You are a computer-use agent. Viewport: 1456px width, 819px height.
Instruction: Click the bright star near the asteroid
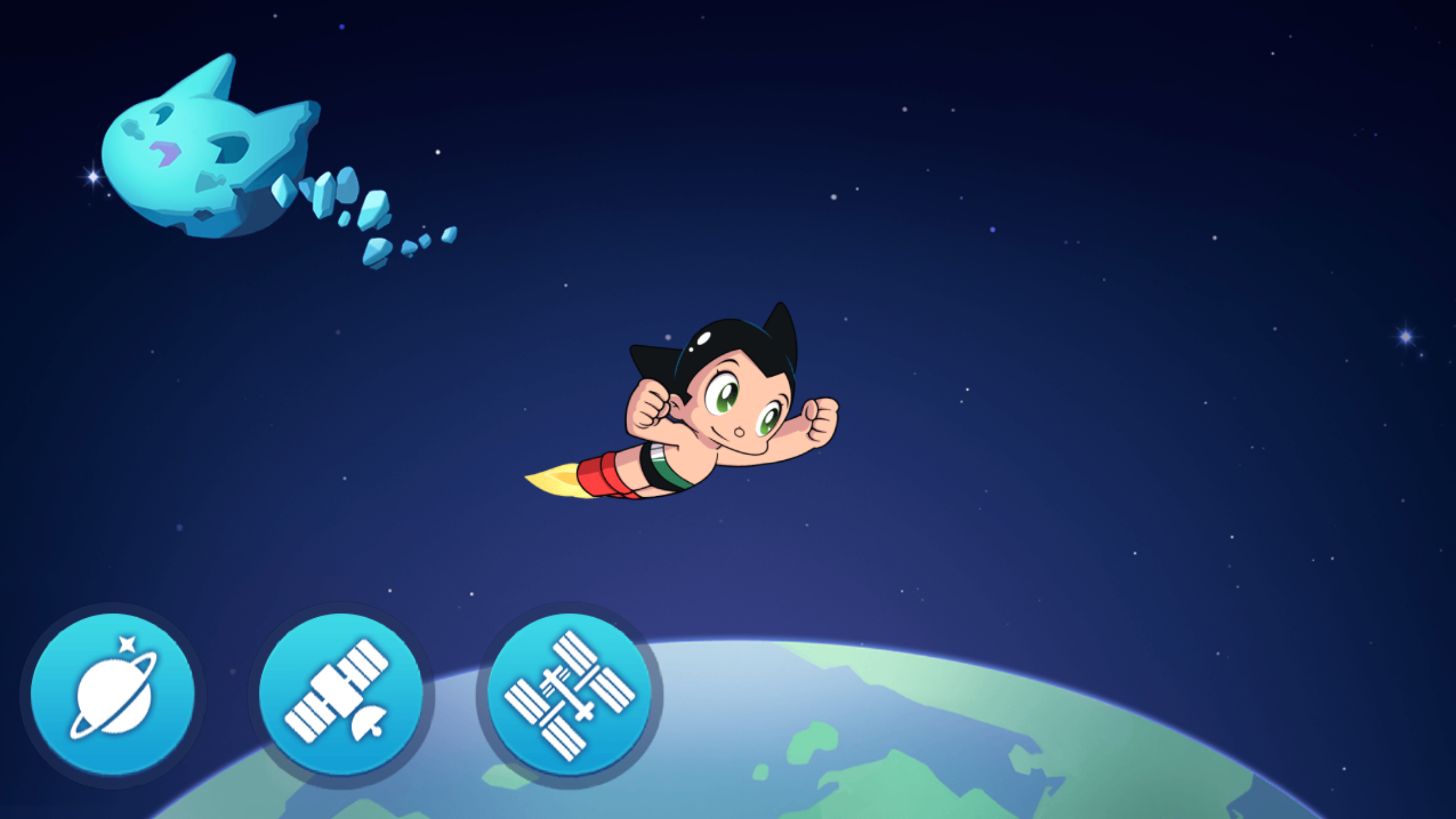92,176
